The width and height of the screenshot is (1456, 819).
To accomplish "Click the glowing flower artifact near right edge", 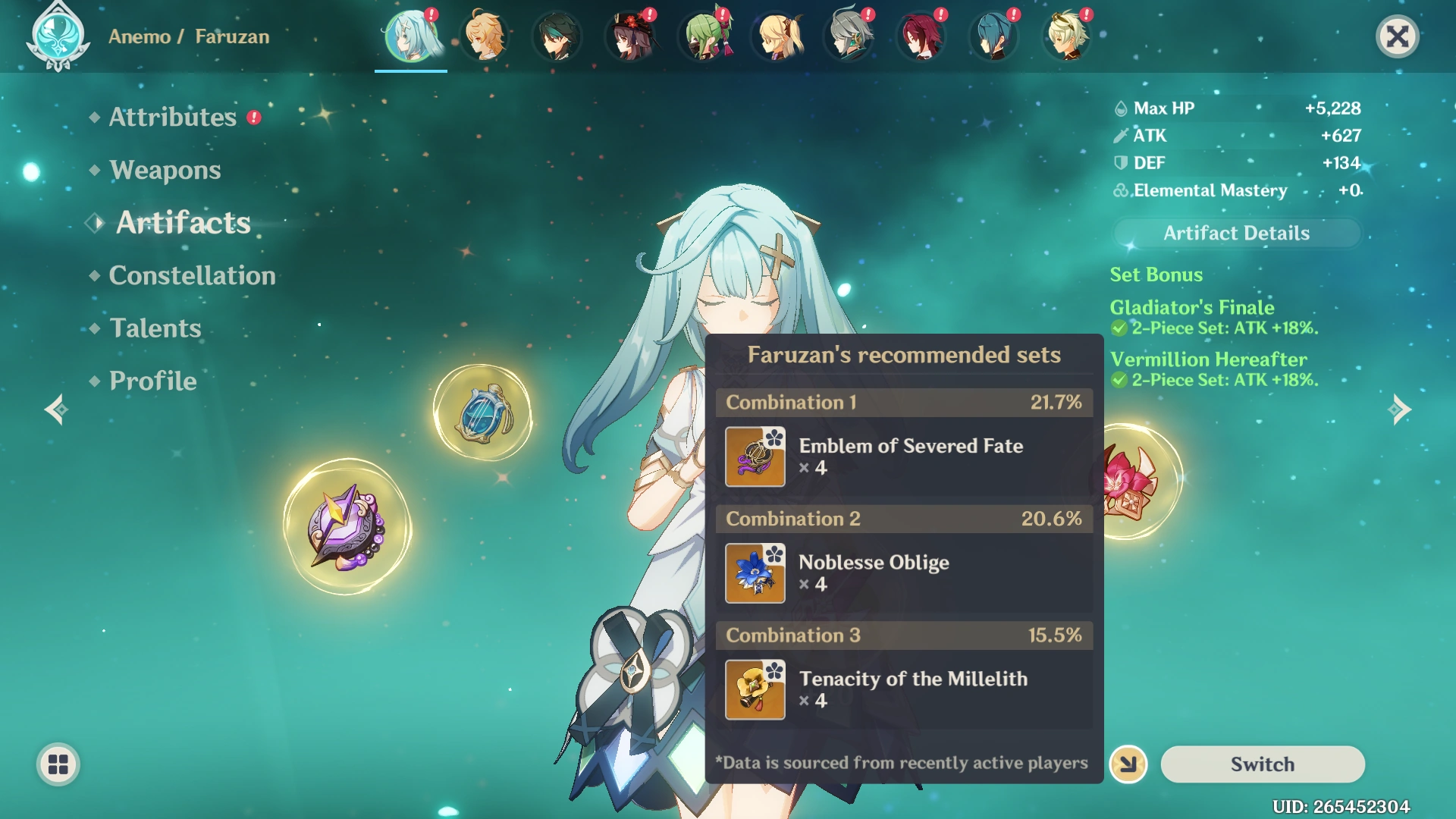I will coord(1130,479).
